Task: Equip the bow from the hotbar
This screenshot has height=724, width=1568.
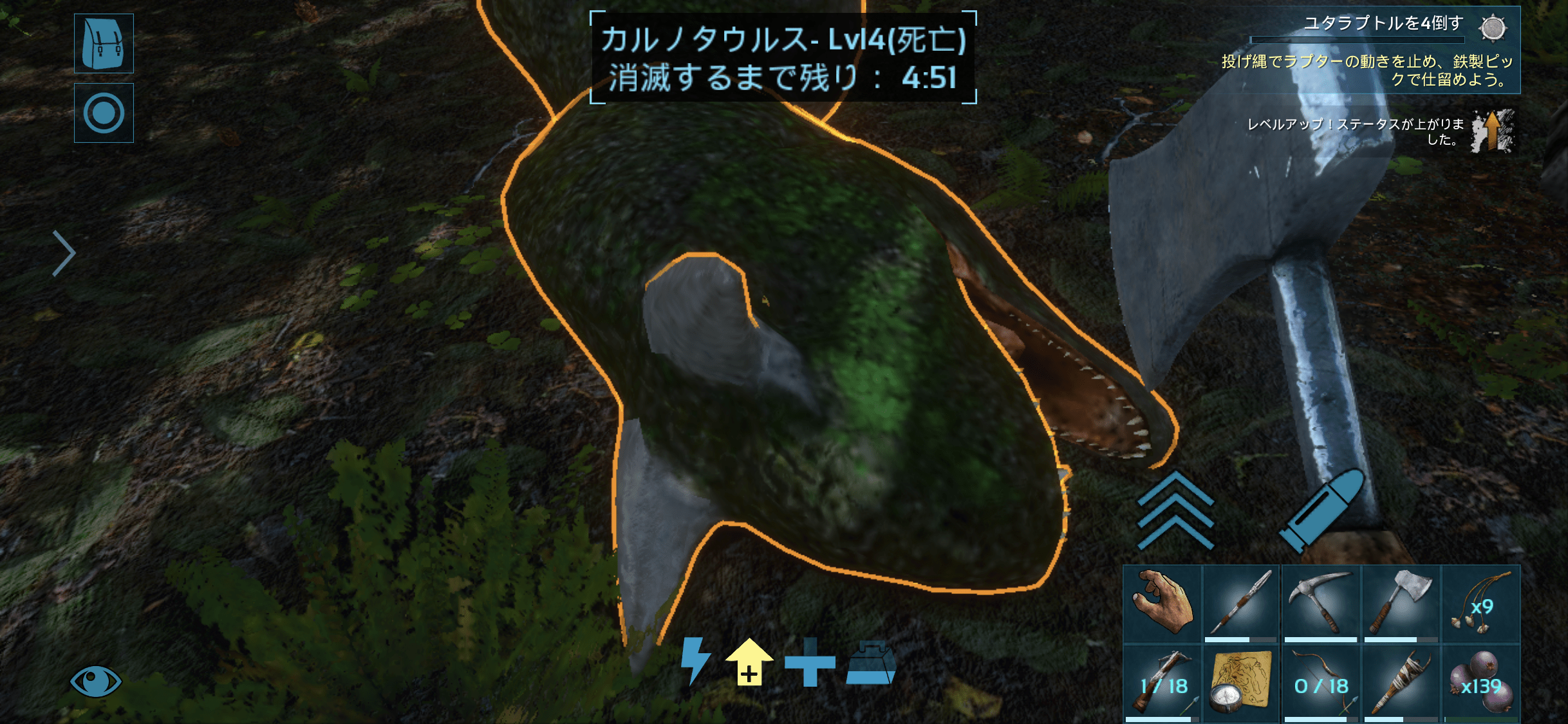Action: [x=1321, y=683]
